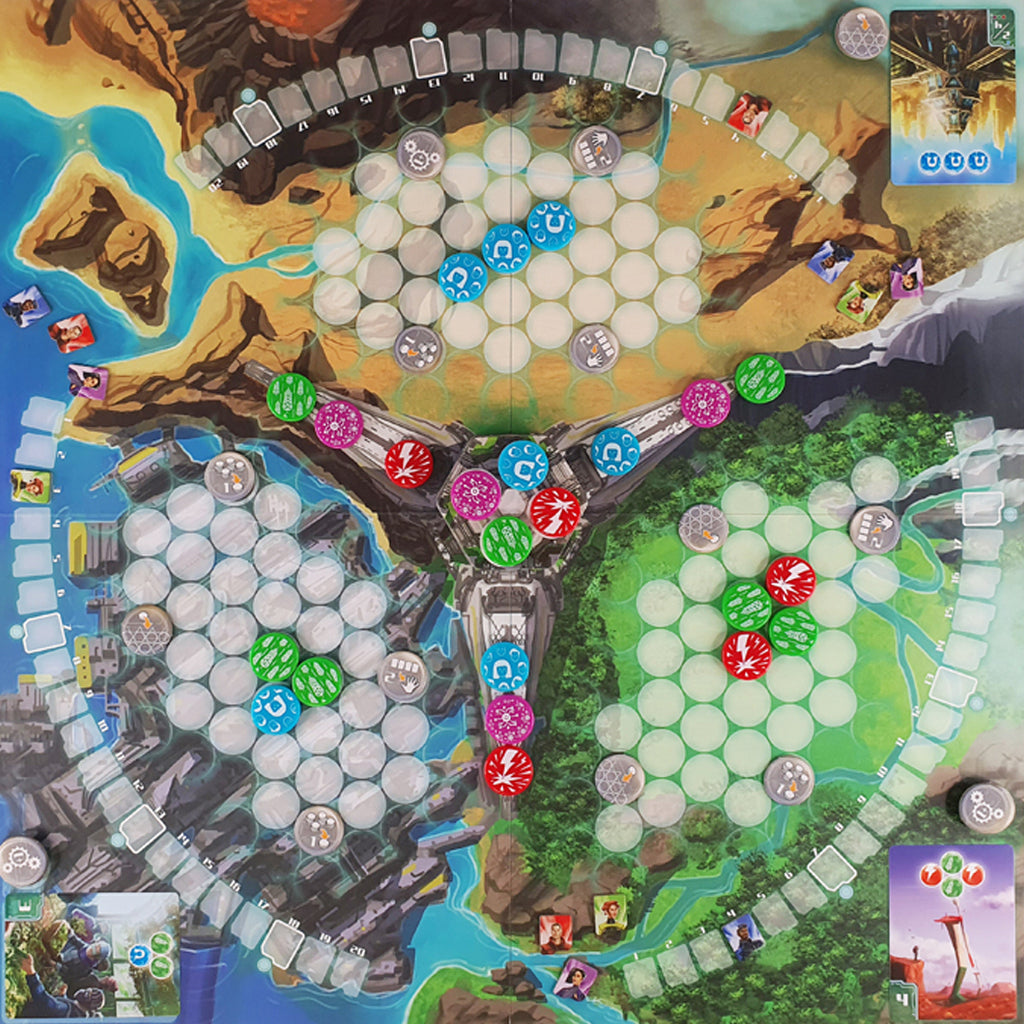Image resolution: width=1024 pixels, height=1024 pixels.
Task: Select the spaceship card with three blue icons
Action: (x=952, y=96)
